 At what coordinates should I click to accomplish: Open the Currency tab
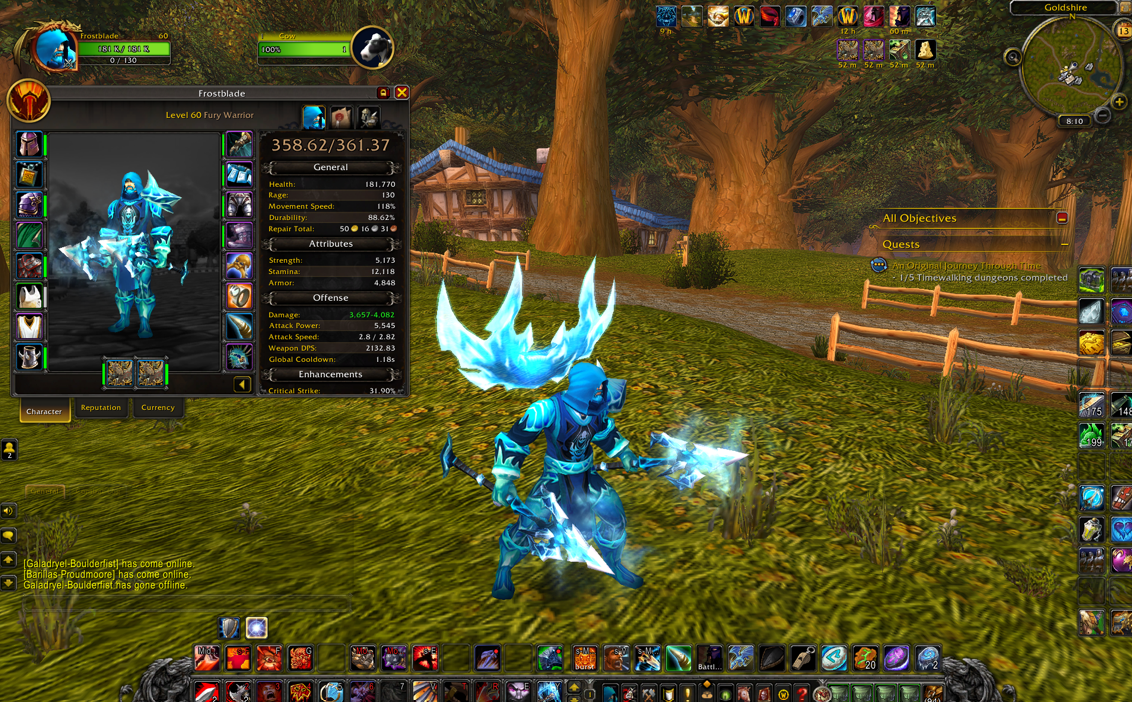point(157,408)
